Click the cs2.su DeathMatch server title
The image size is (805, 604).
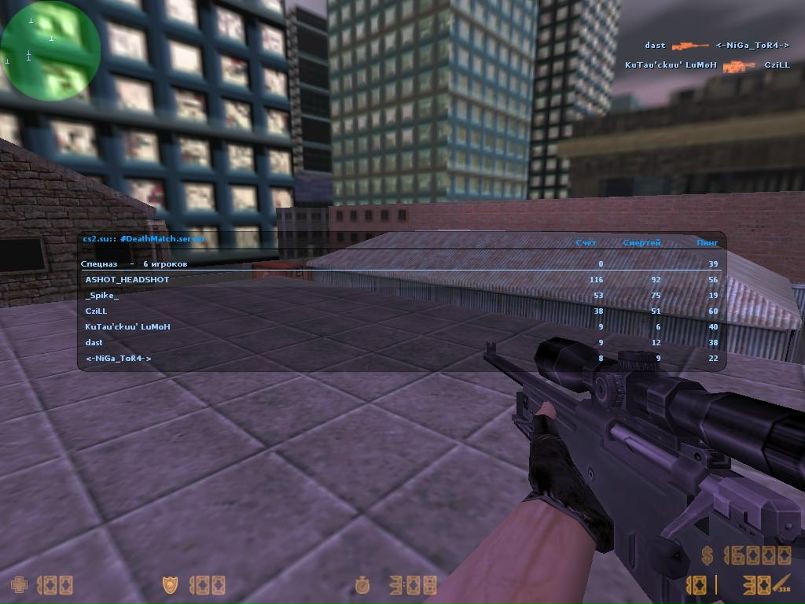pos(146,241)
